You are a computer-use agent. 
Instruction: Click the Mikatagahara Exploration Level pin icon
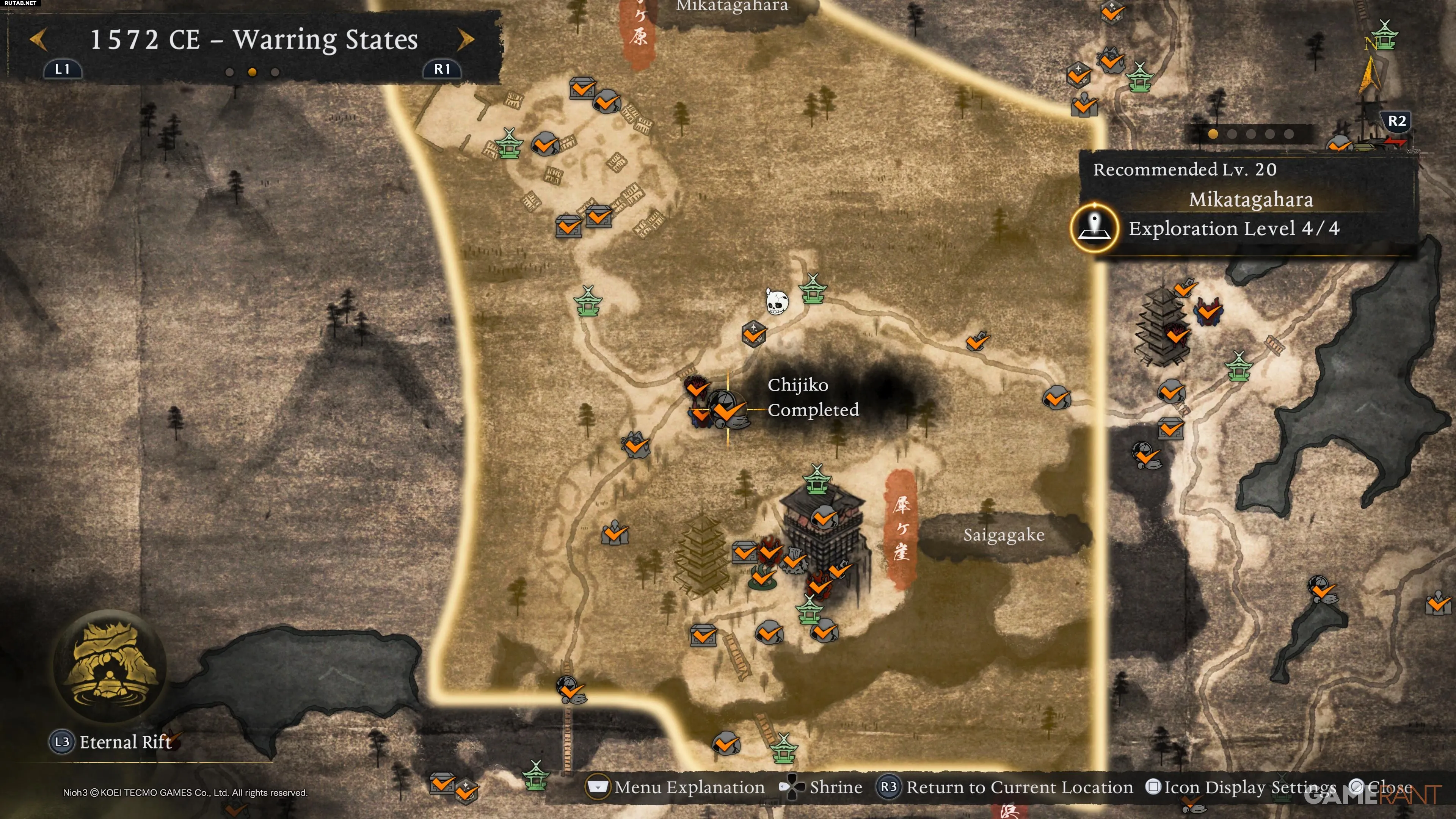(1094, 228)
